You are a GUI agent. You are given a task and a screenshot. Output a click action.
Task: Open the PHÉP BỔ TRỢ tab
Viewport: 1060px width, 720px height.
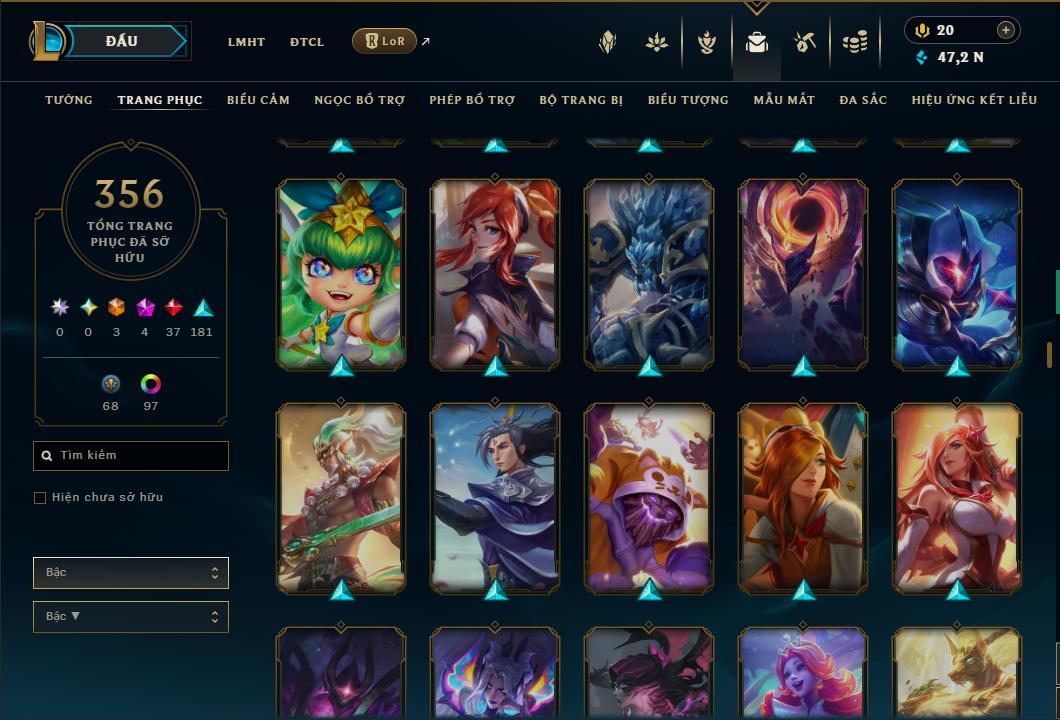coord(472,100)
